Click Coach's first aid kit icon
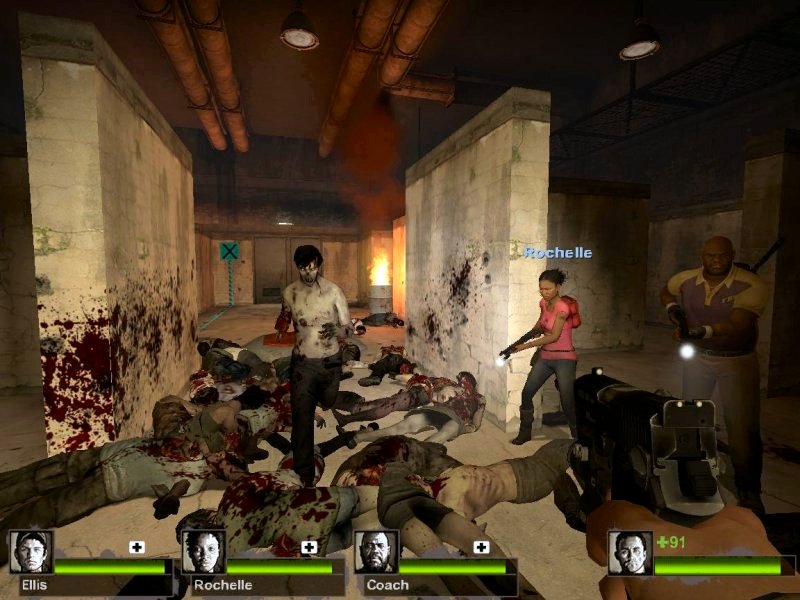800x600 pixels. (x=481, y=547)
